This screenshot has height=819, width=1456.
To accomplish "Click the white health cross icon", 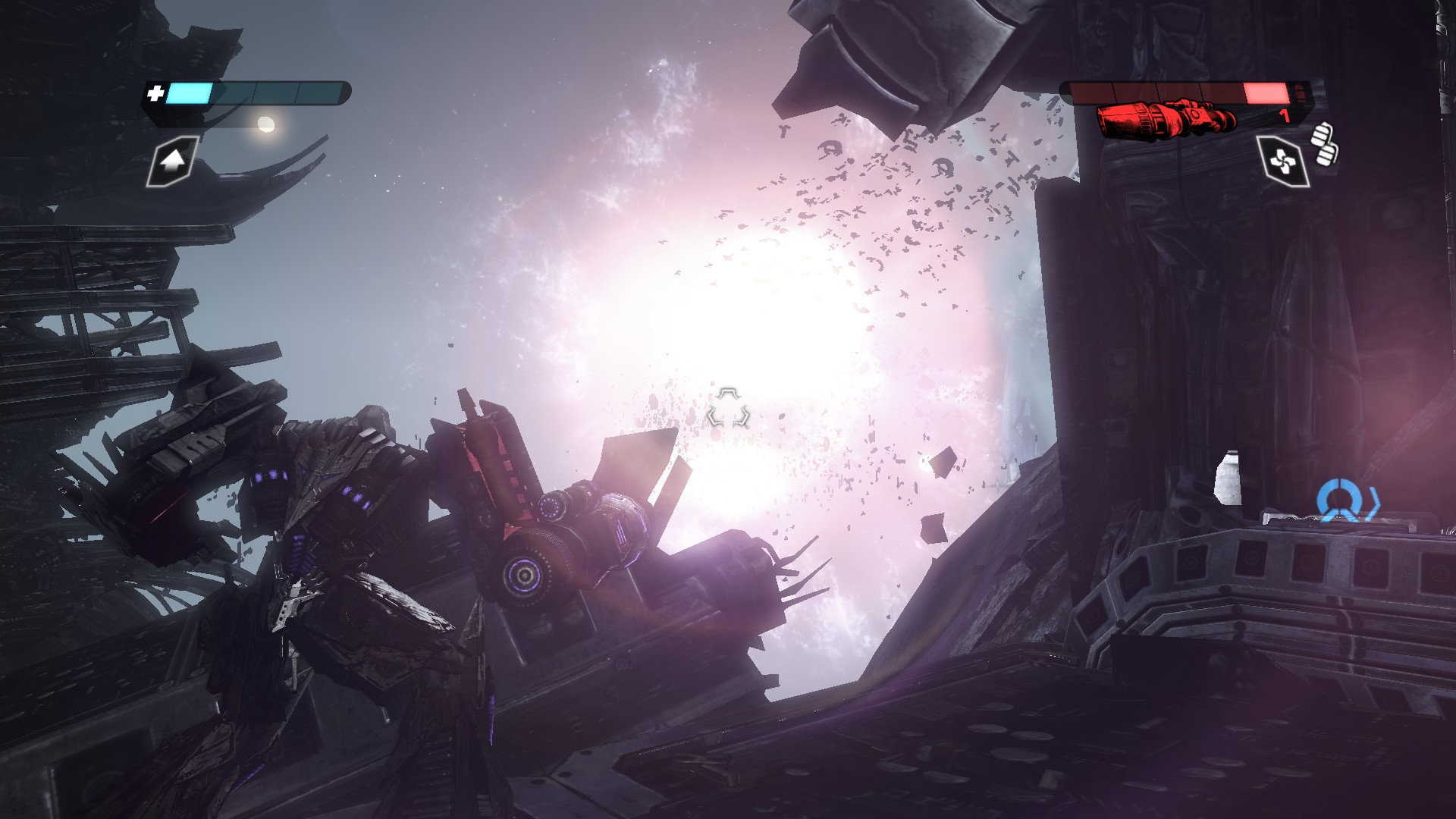I will click(x=155, y=94).
